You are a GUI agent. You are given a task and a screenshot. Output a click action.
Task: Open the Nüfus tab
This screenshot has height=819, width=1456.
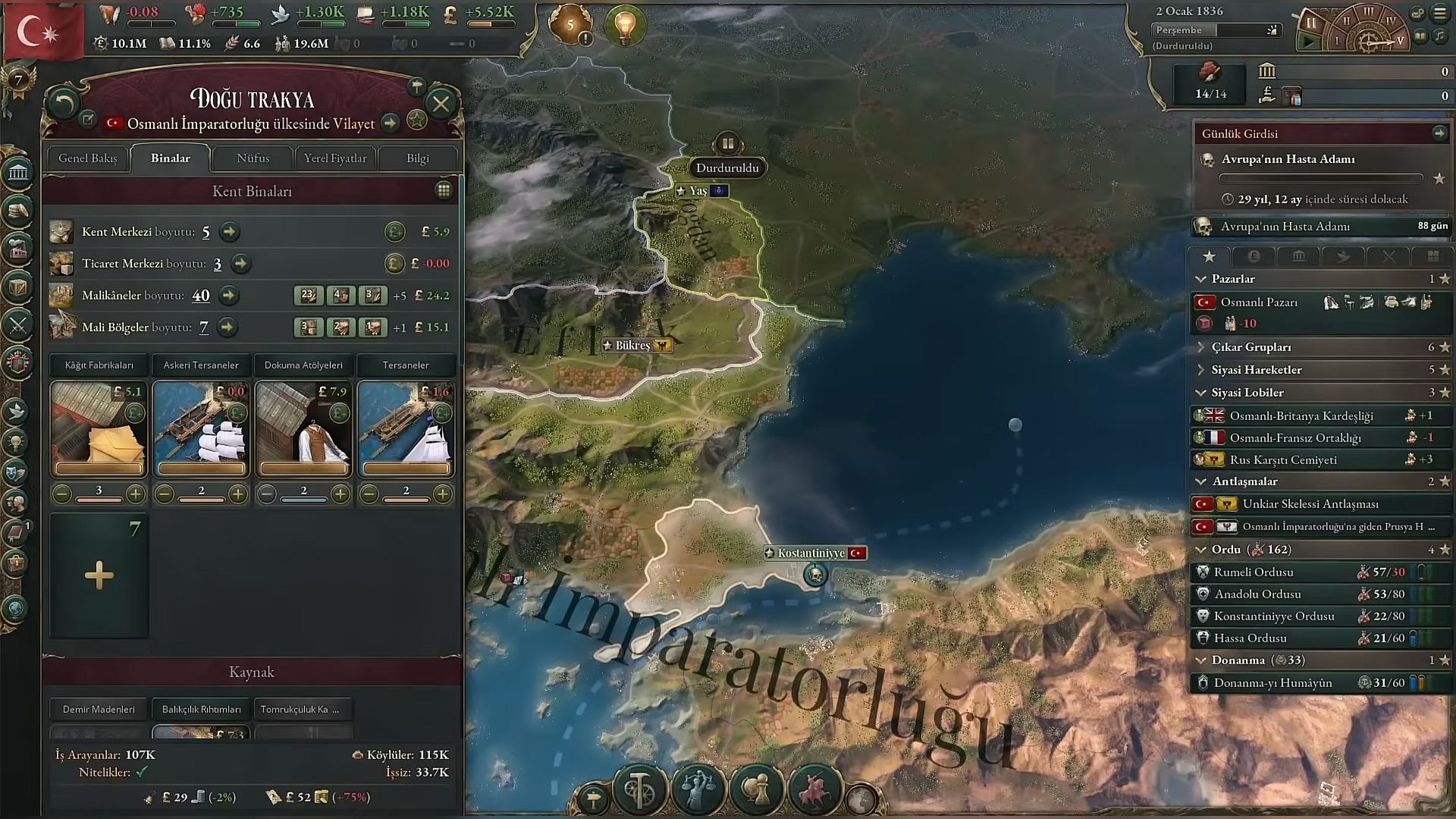(x=253, y=158)
